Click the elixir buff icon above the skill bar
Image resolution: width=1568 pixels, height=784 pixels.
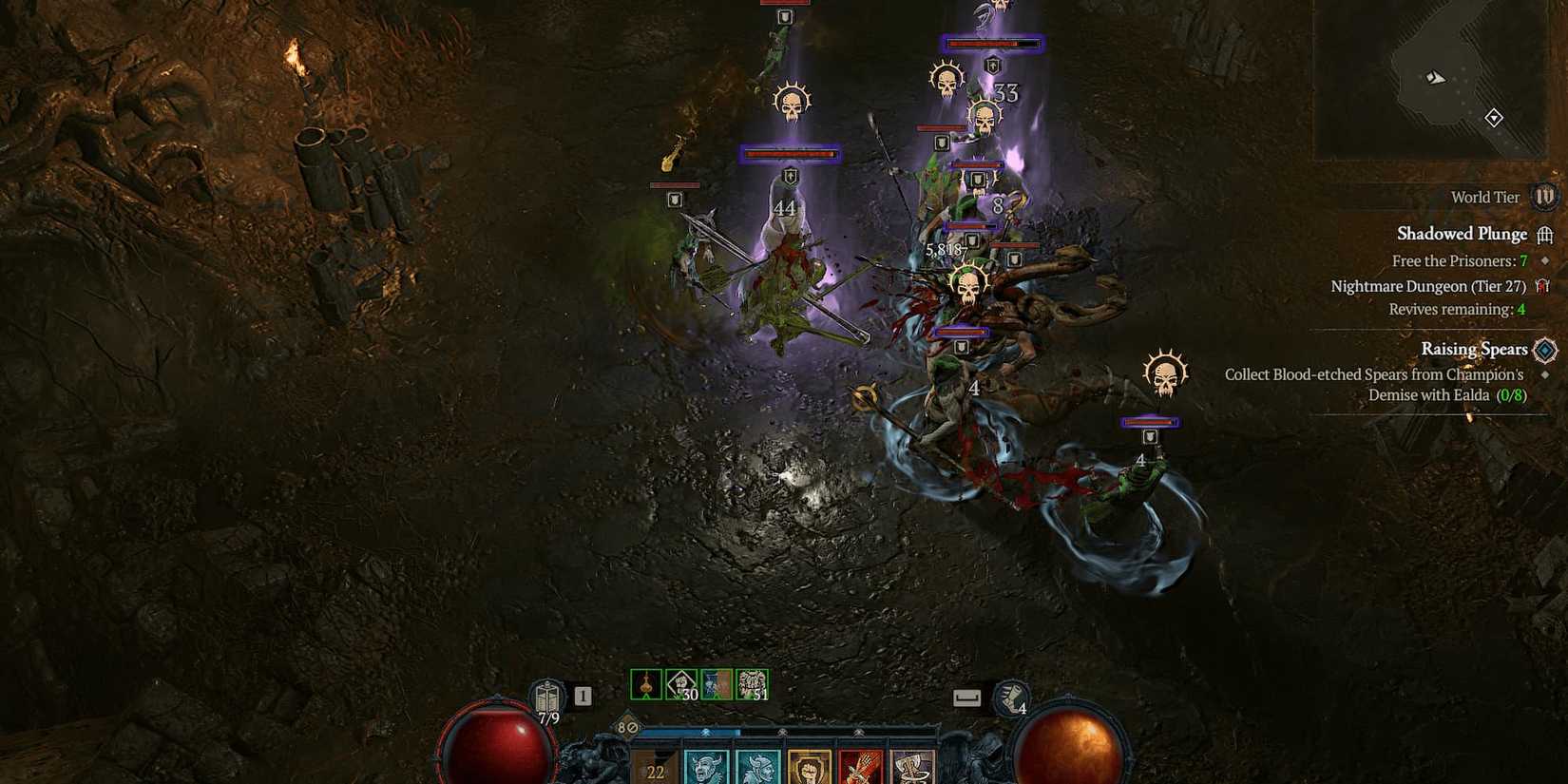pos(646,682)
